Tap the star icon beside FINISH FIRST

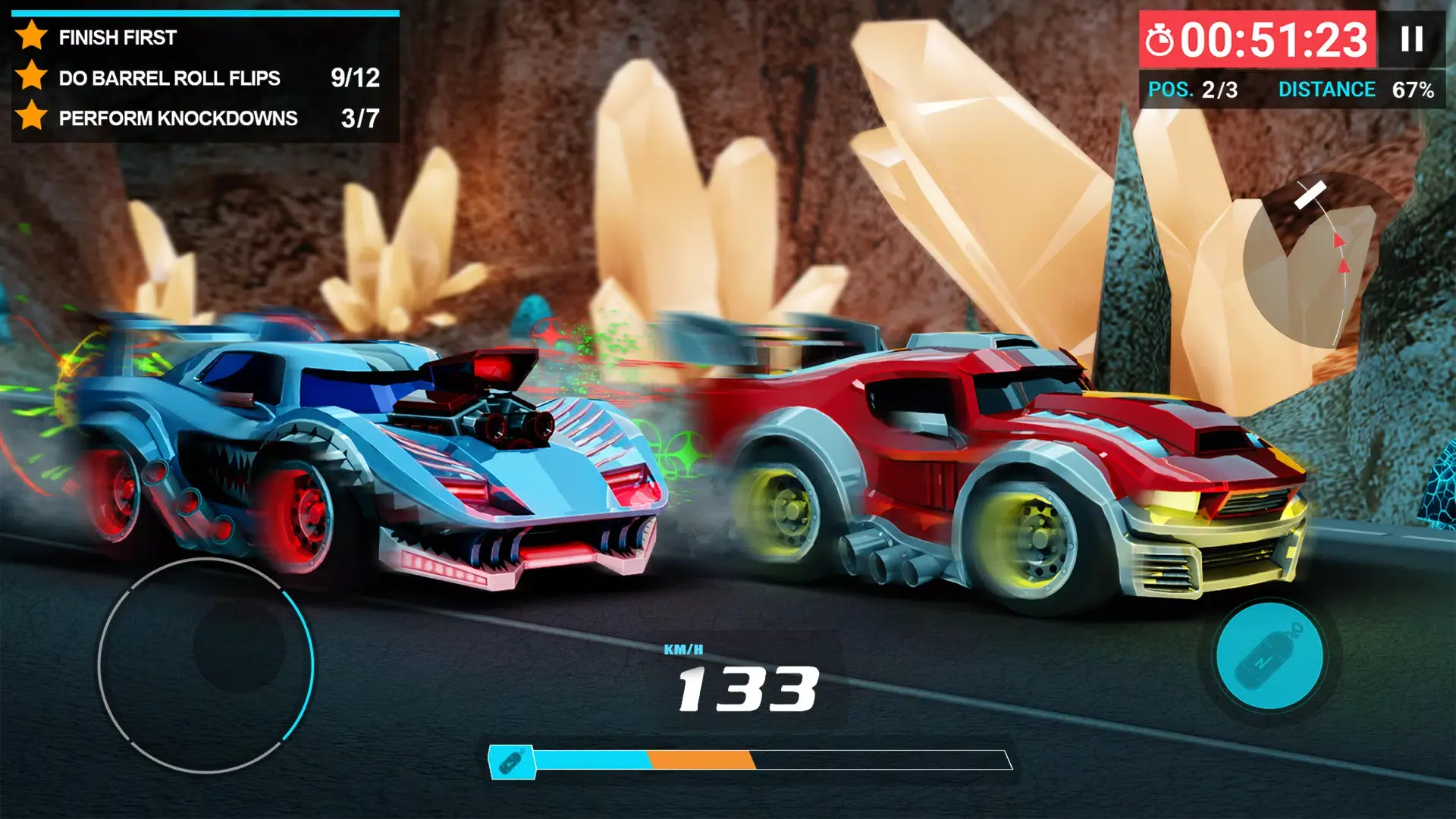tap(32, 36)
